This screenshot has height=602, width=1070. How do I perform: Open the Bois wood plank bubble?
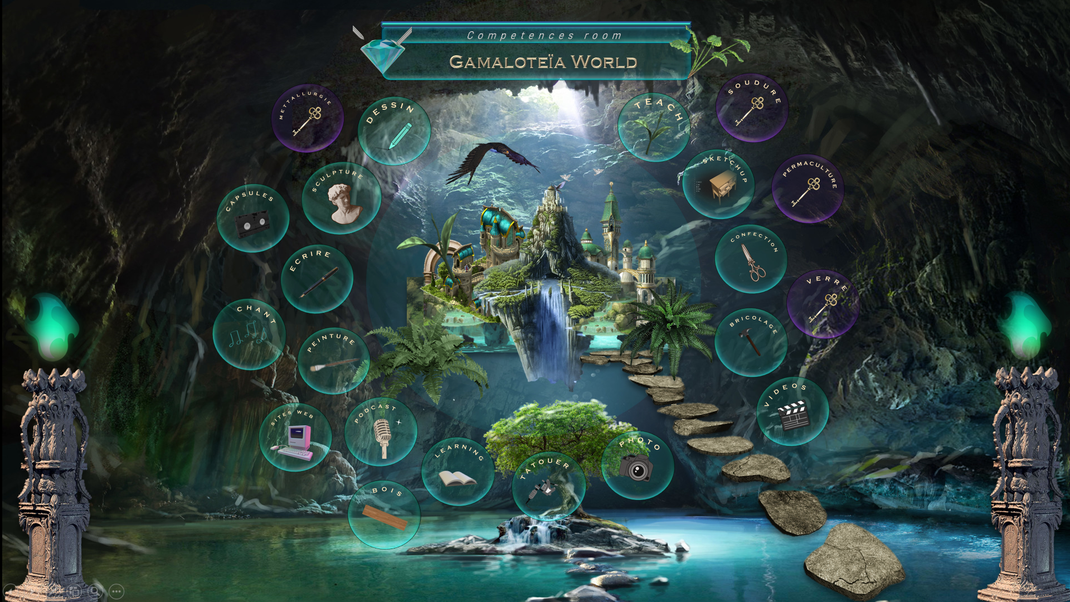tap(384, 514)
